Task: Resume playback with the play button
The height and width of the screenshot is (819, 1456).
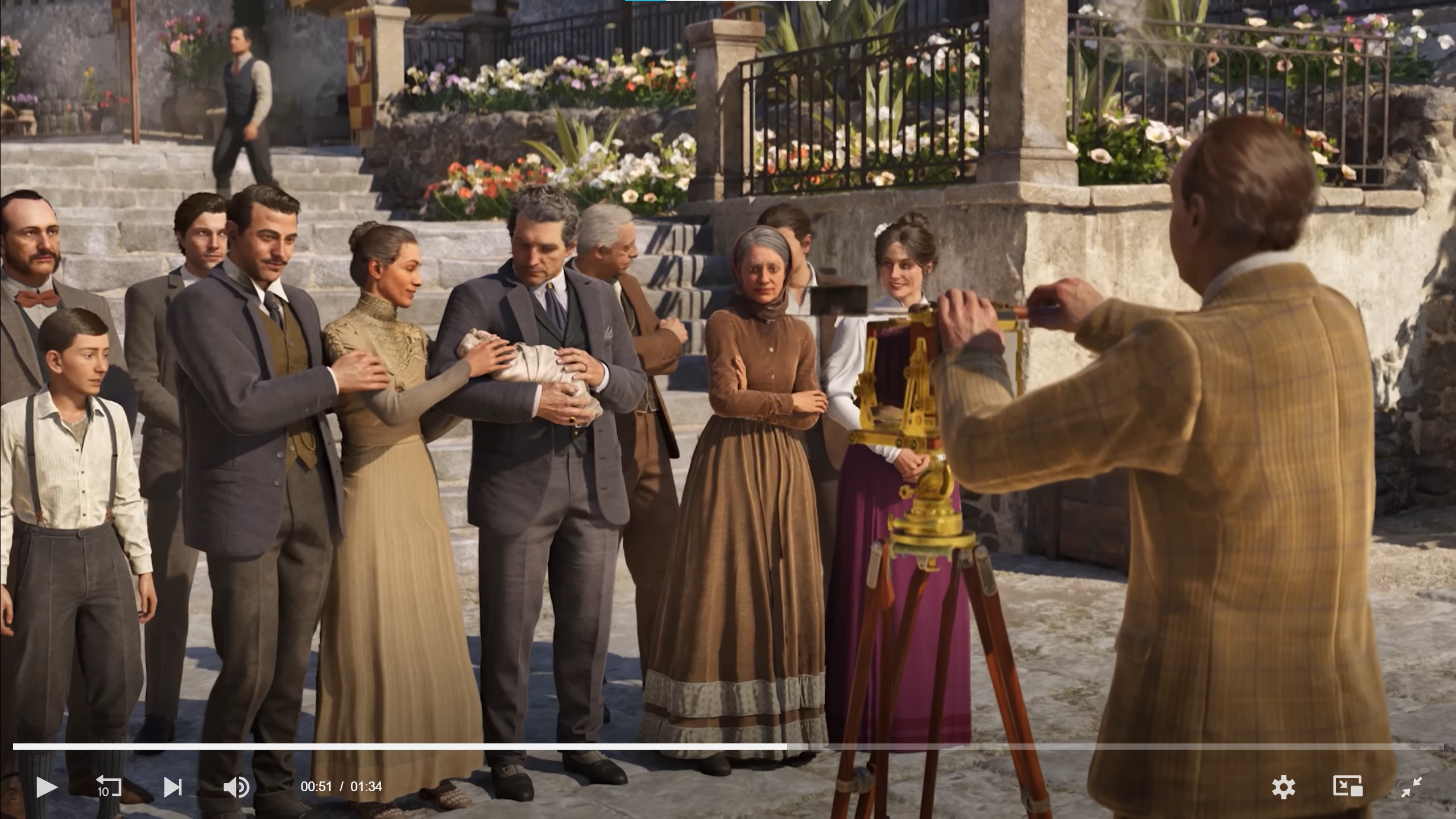Action: [x=47, y=787]
